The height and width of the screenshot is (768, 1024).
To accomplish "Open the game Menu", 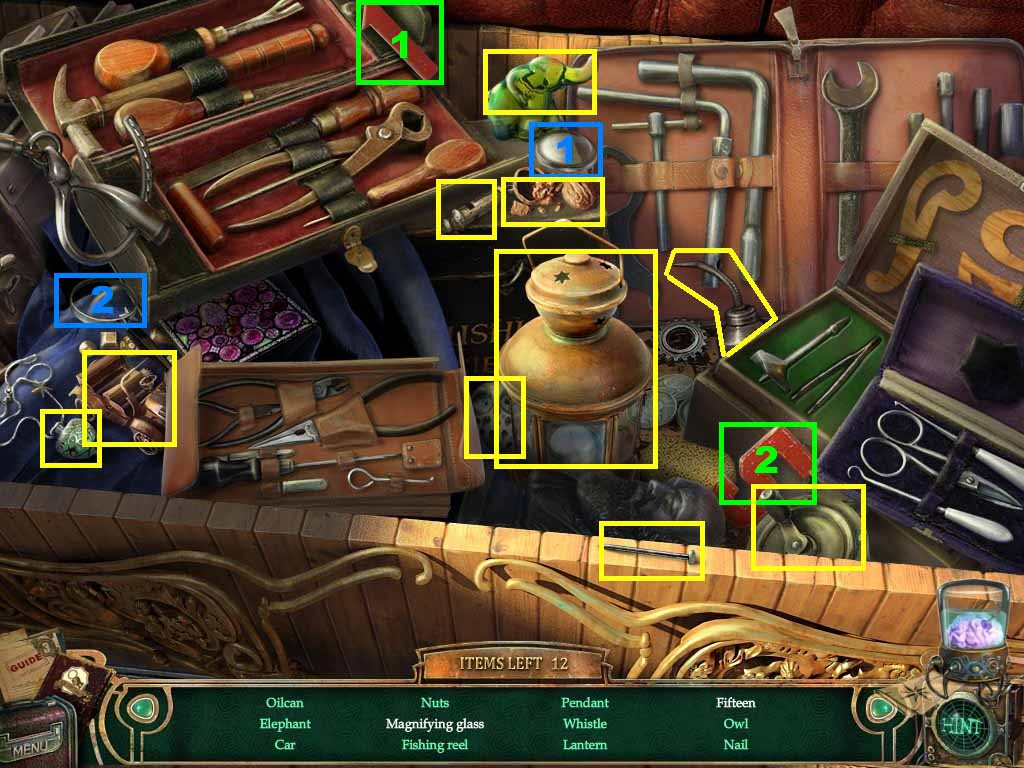I will 34,745.
